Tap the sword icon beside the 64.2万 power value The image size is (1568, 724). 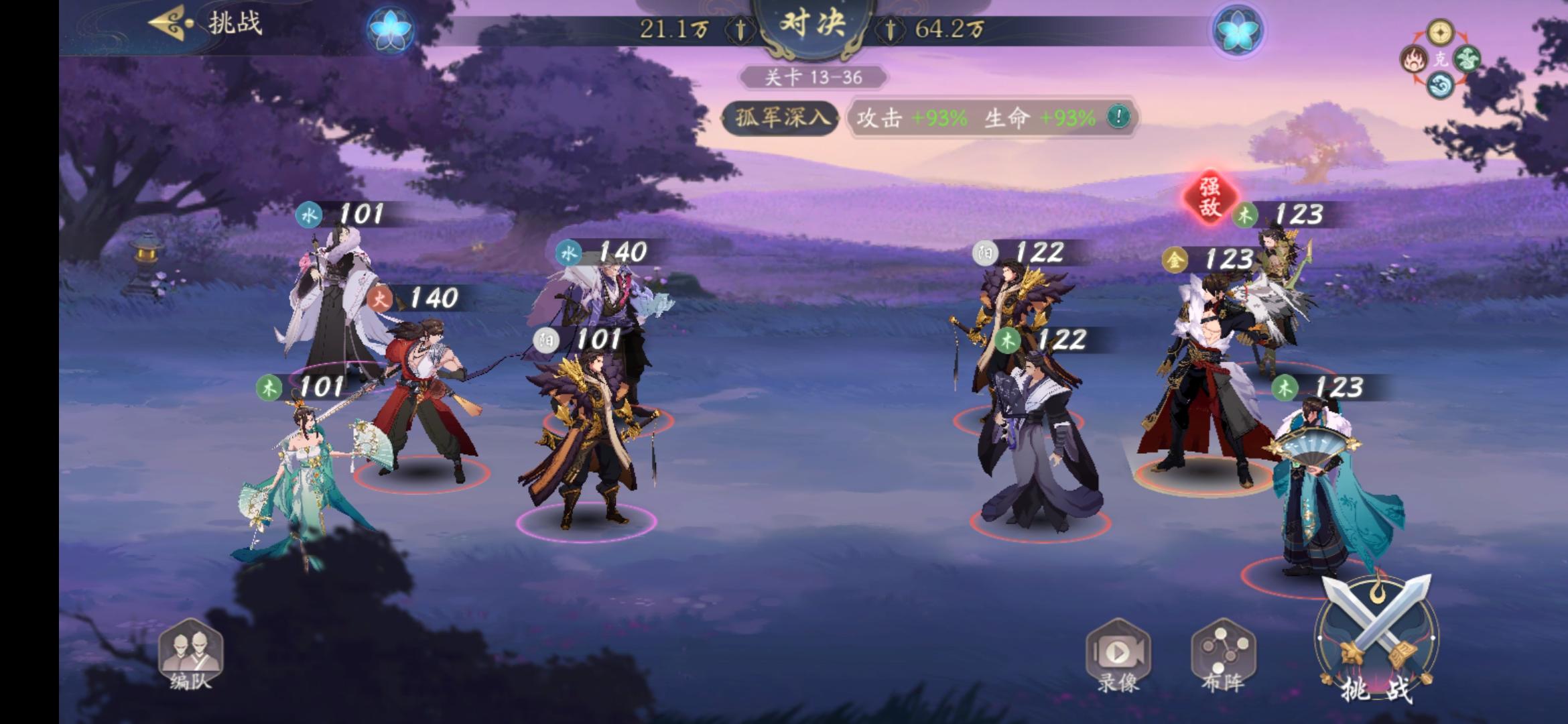click(891, 29)
